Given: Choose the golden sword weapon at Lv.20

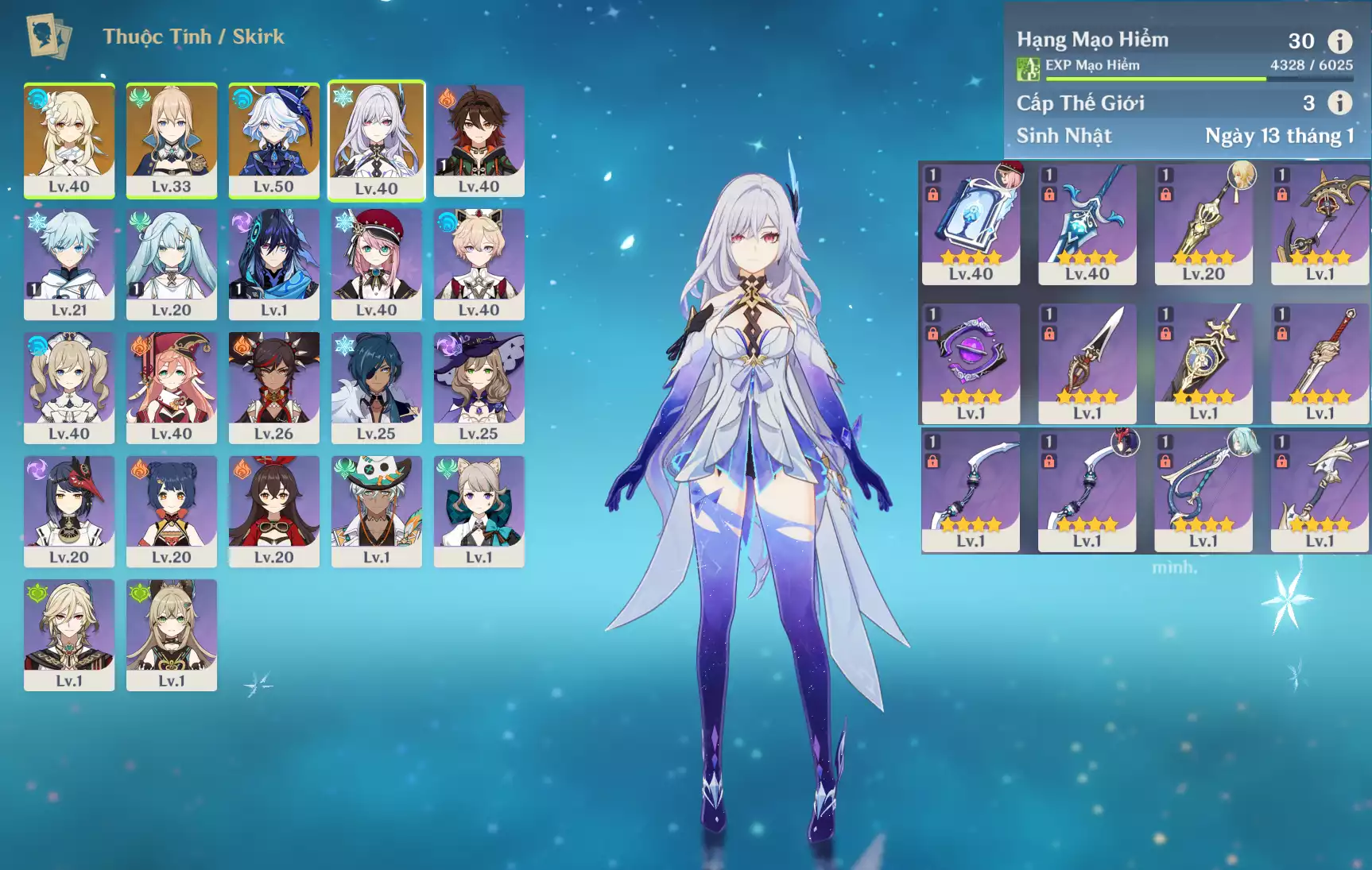Looking at the screenshot, I should click(x=1203, y=223).
